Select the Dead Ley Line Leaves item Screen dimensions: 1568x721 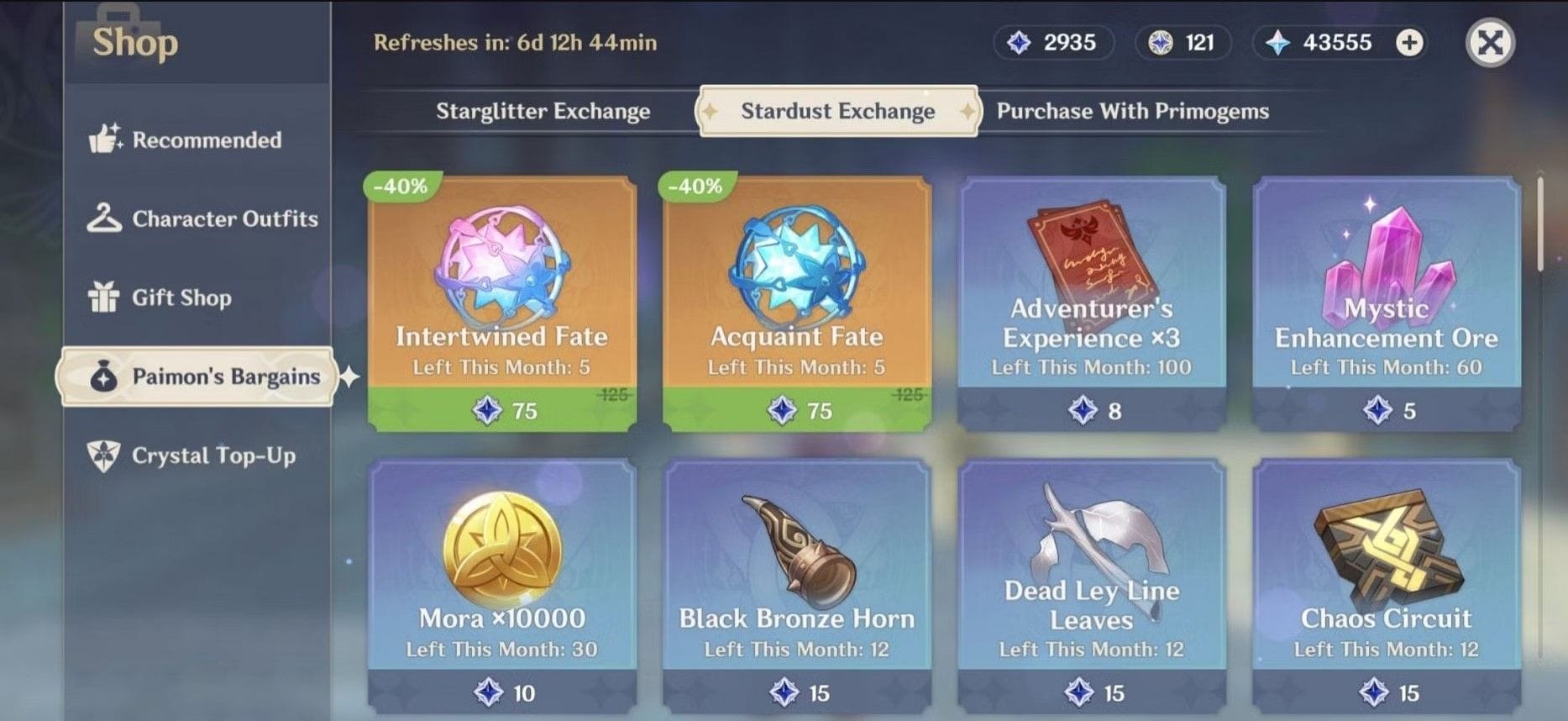tap(1091, 584)
